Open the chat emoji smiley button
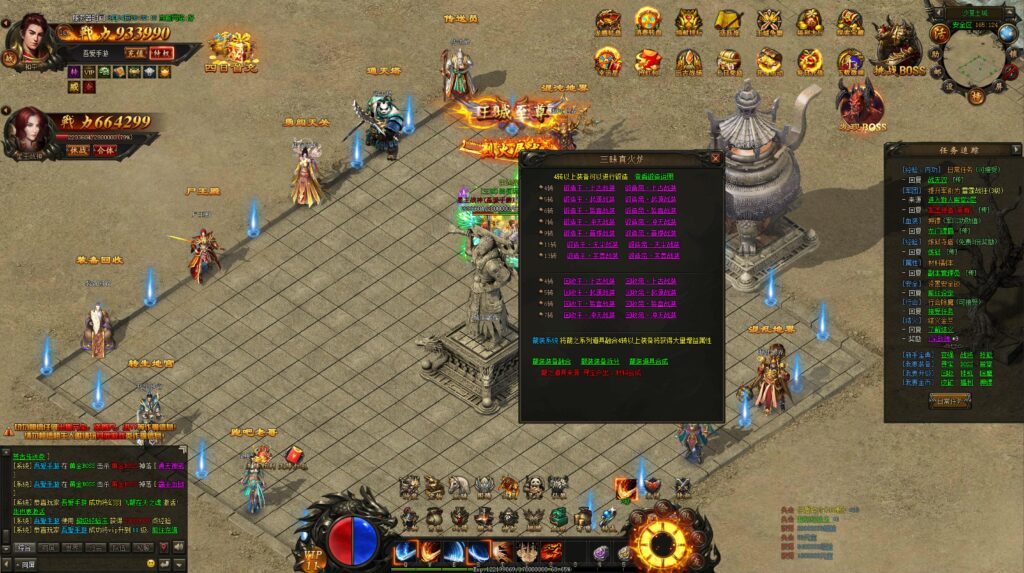The image size is (1024, 573). [x=151, y=565]
